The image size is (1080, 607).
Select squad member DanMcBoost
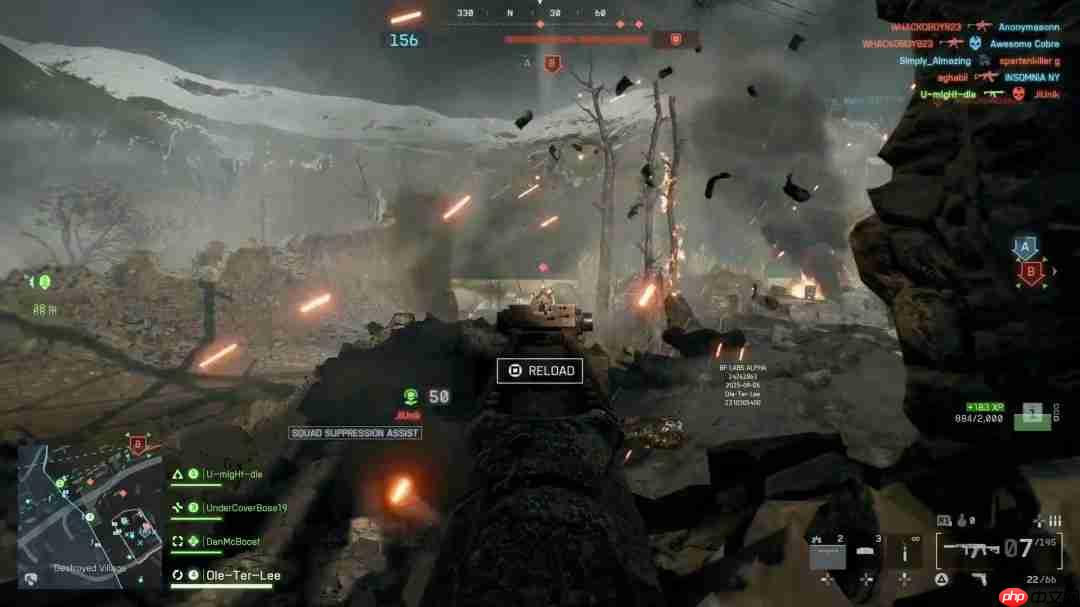tap(231, 541)
